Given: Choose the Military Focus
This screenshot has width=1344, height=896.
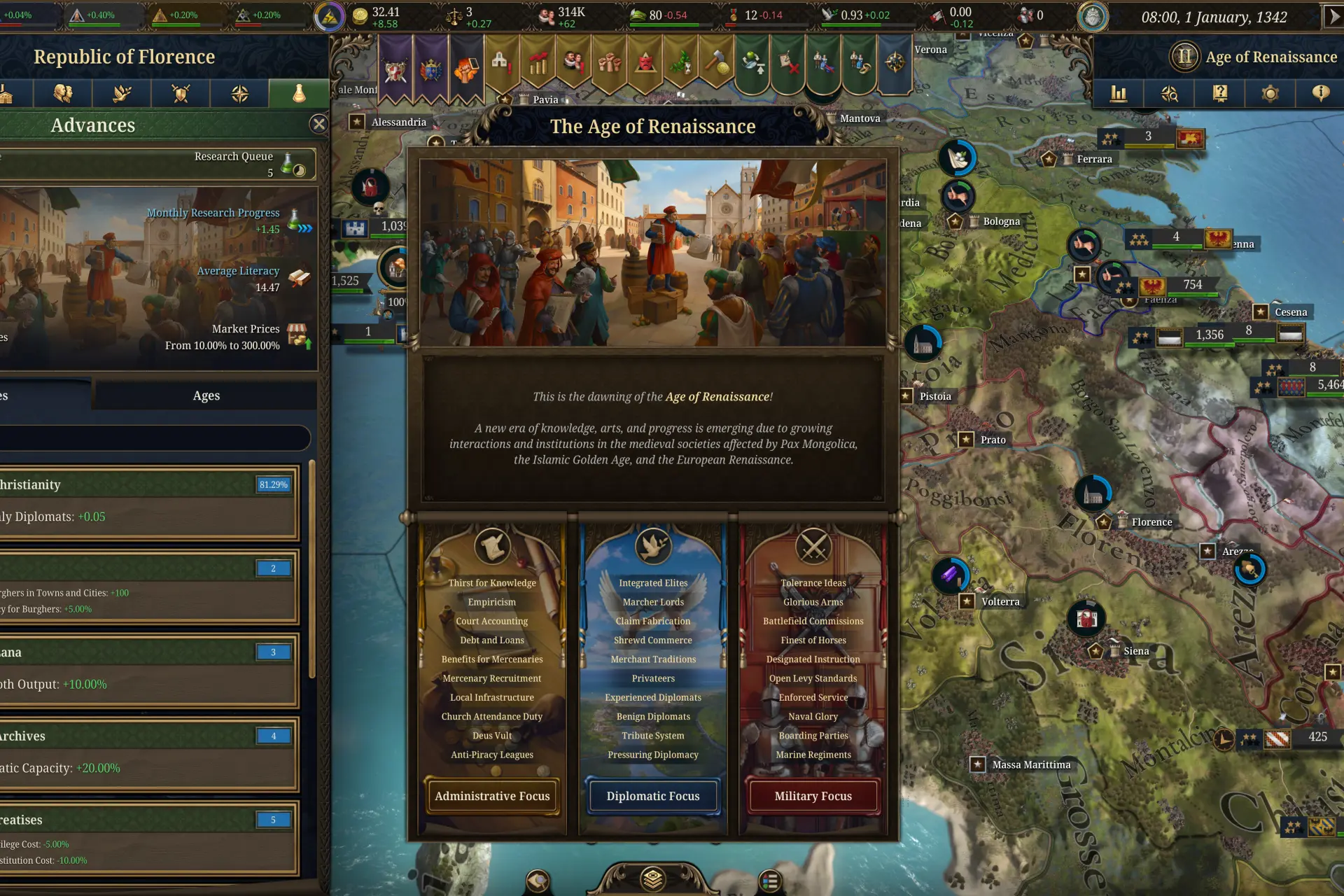Looking at the screenshot, I should 813,796.
